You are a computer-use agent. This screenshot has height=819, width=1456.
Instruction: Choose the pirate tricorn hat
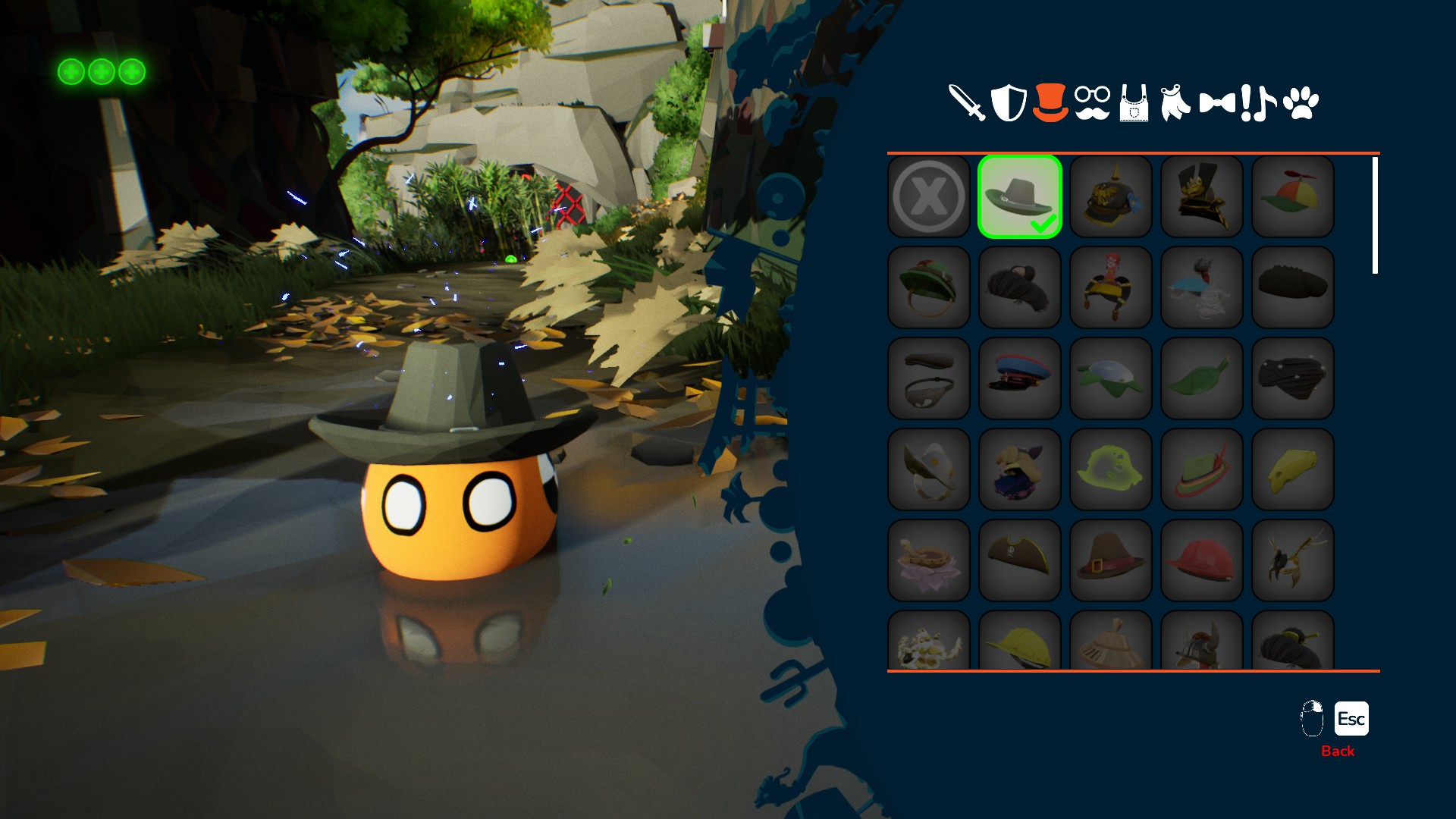click(x=1020, y=561)
